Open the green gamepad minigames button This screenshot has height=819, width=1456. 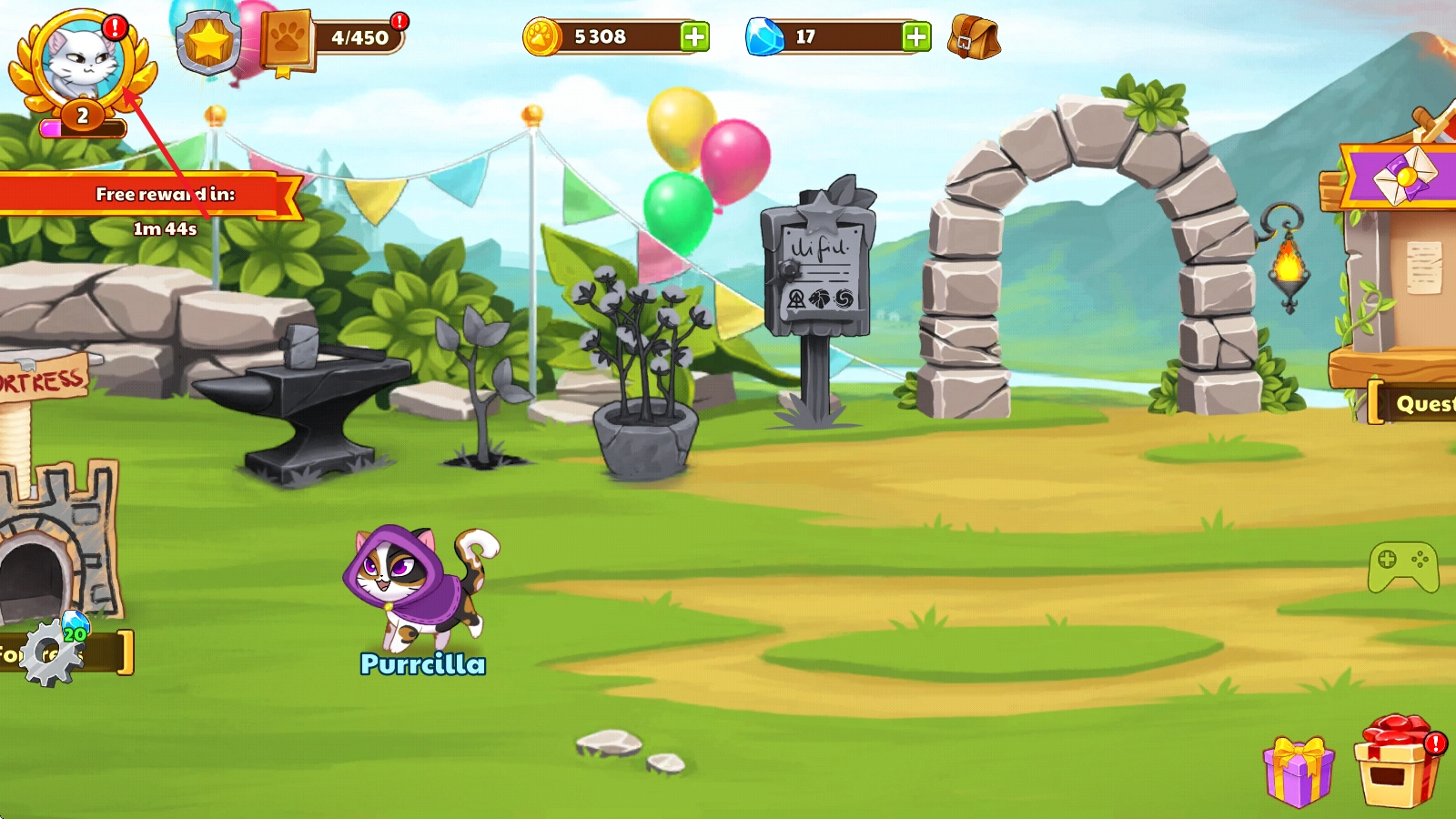pos(1403,568)
